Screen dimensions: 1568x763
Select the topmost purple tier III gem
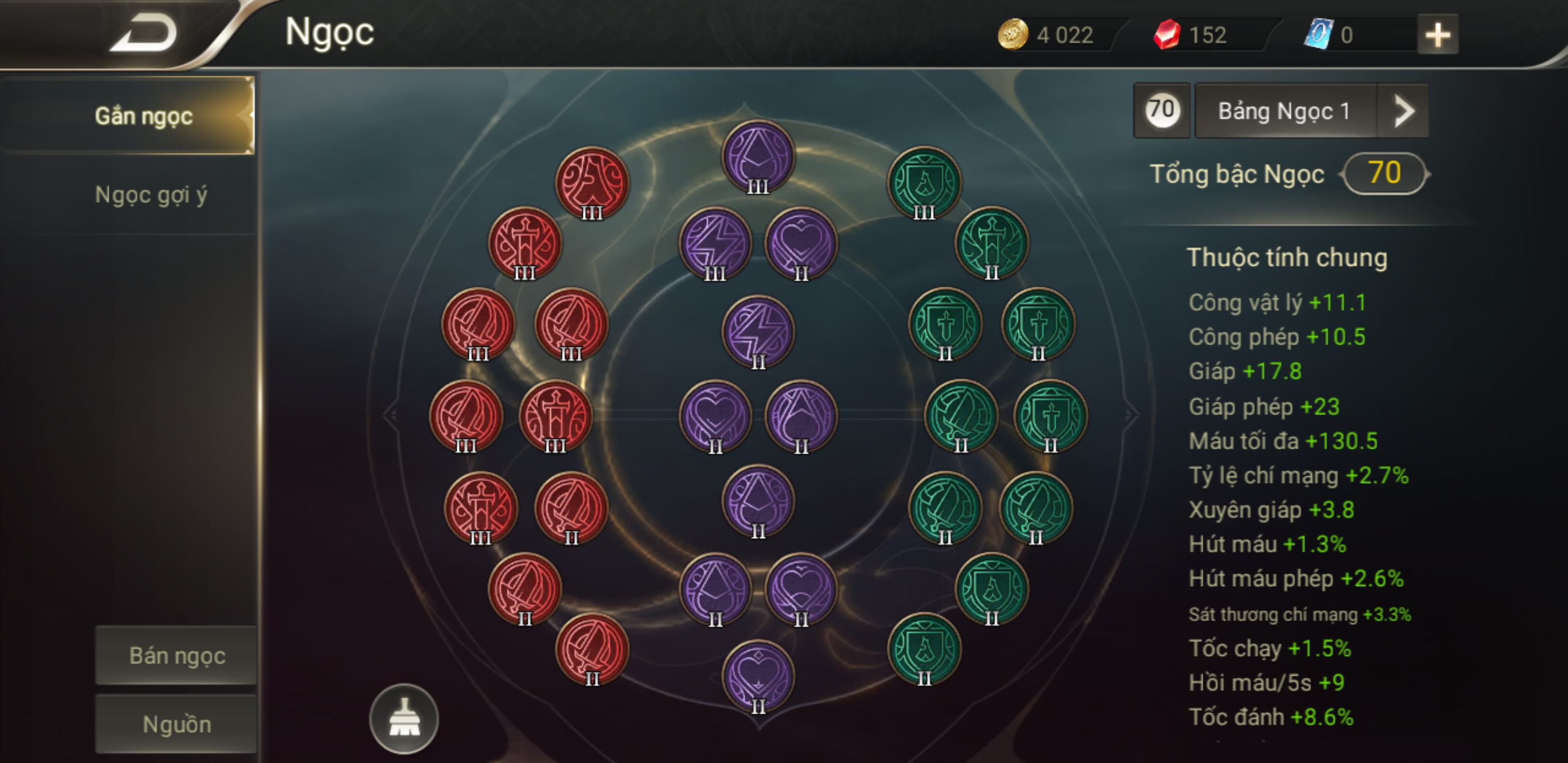coord(758,156)
